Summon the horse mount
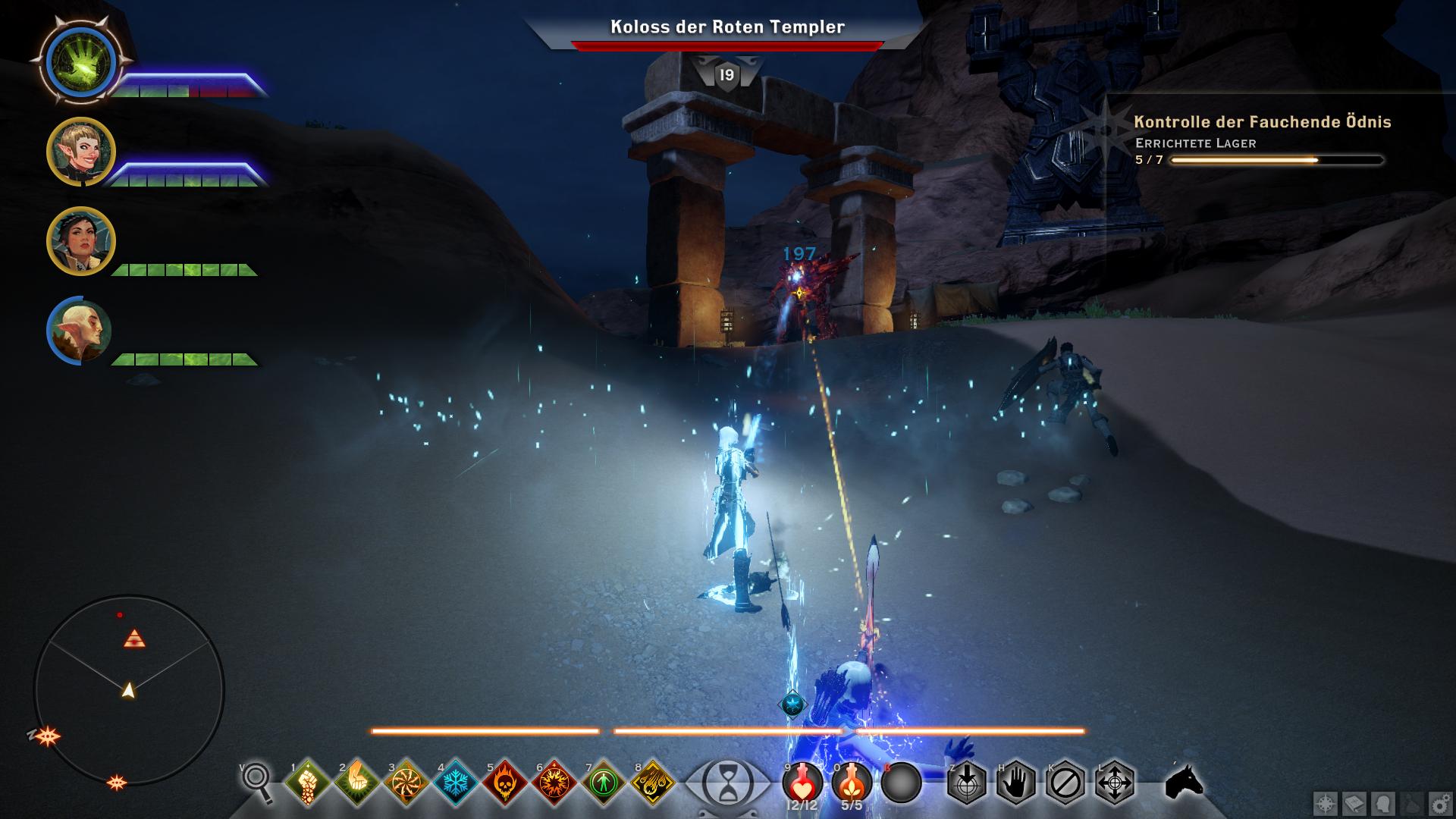This screenshot has width=1456, height=819. point(1184,780)
